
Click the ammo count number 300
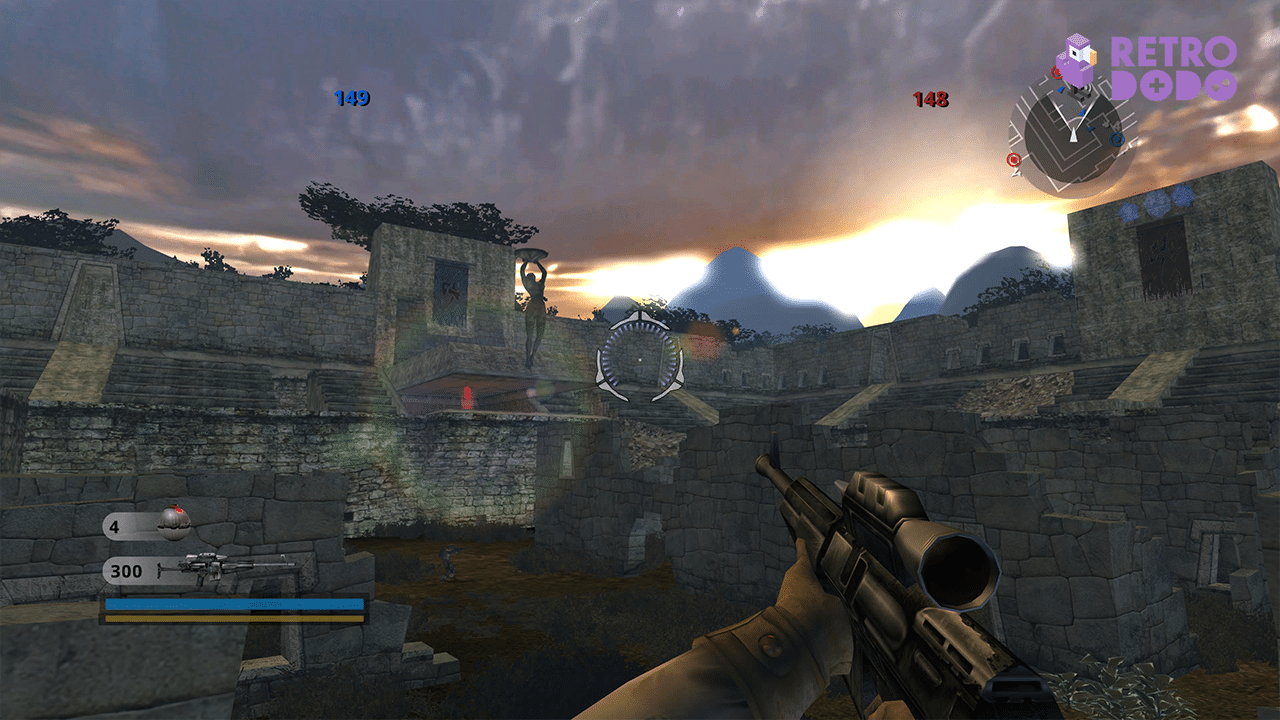(126, 570)
